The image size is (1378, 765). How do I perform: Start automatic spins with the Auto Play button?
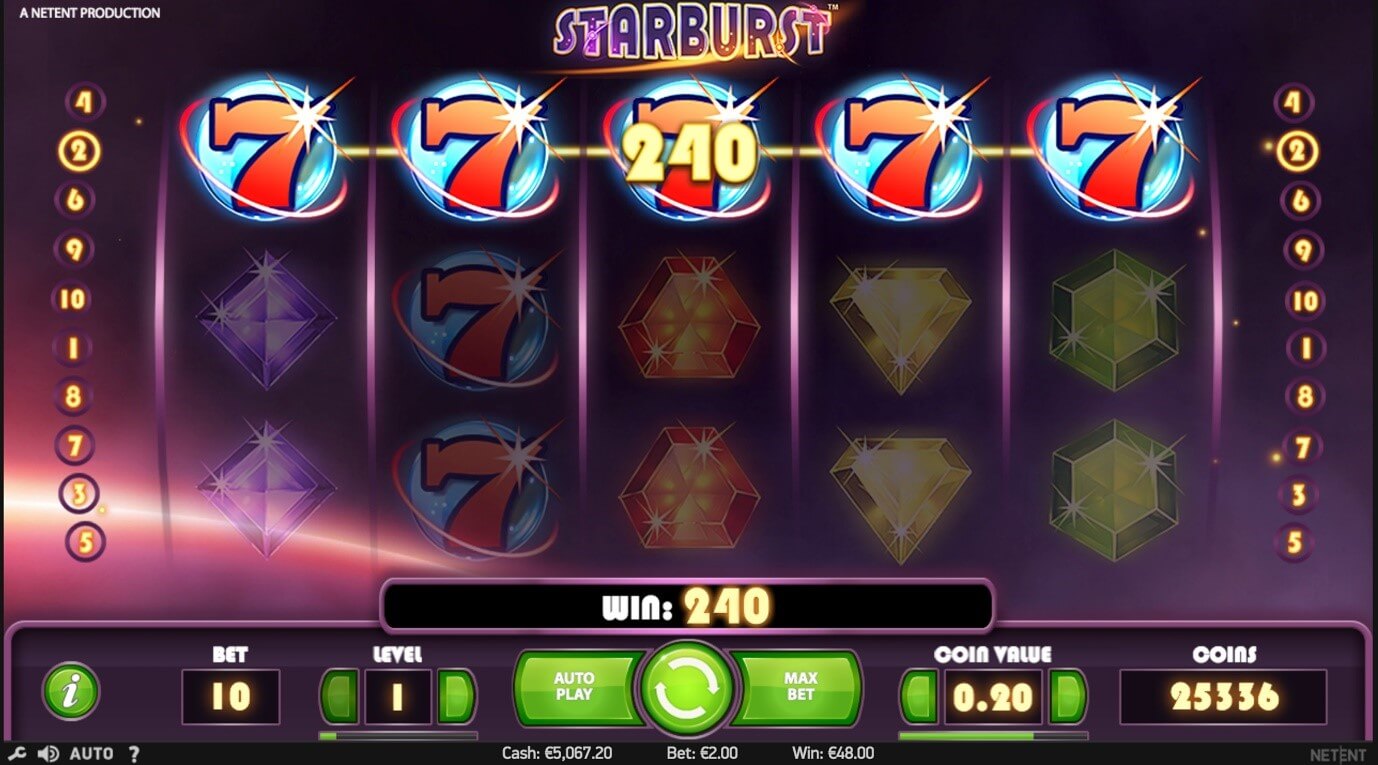tap(574, 687)
